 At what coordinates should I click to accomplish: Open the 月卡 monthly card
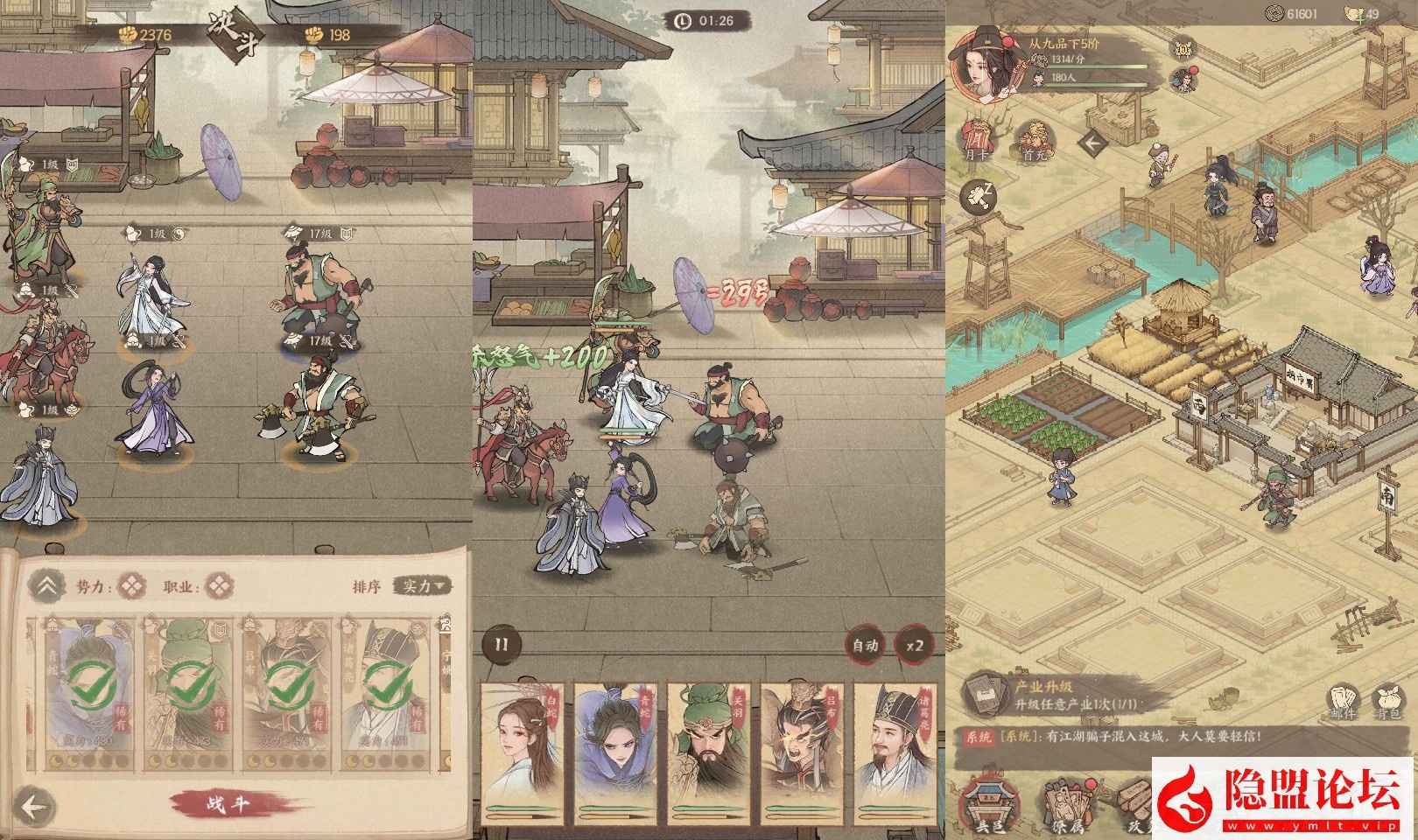[x=976, y=140]
